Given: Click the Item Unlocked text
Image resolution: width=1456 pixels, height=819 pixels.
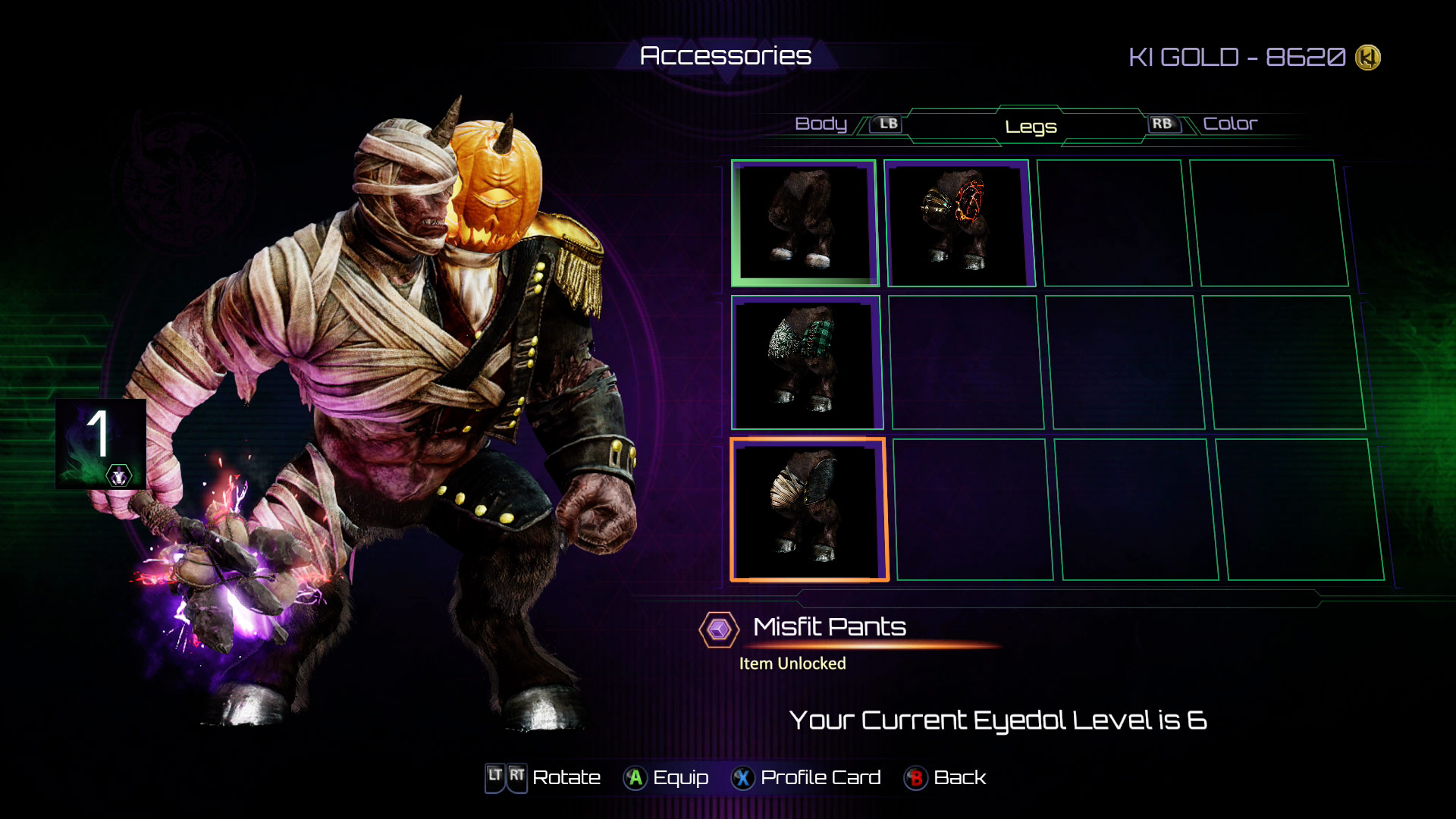Looking at the screenshot, I should pos(792,662).
